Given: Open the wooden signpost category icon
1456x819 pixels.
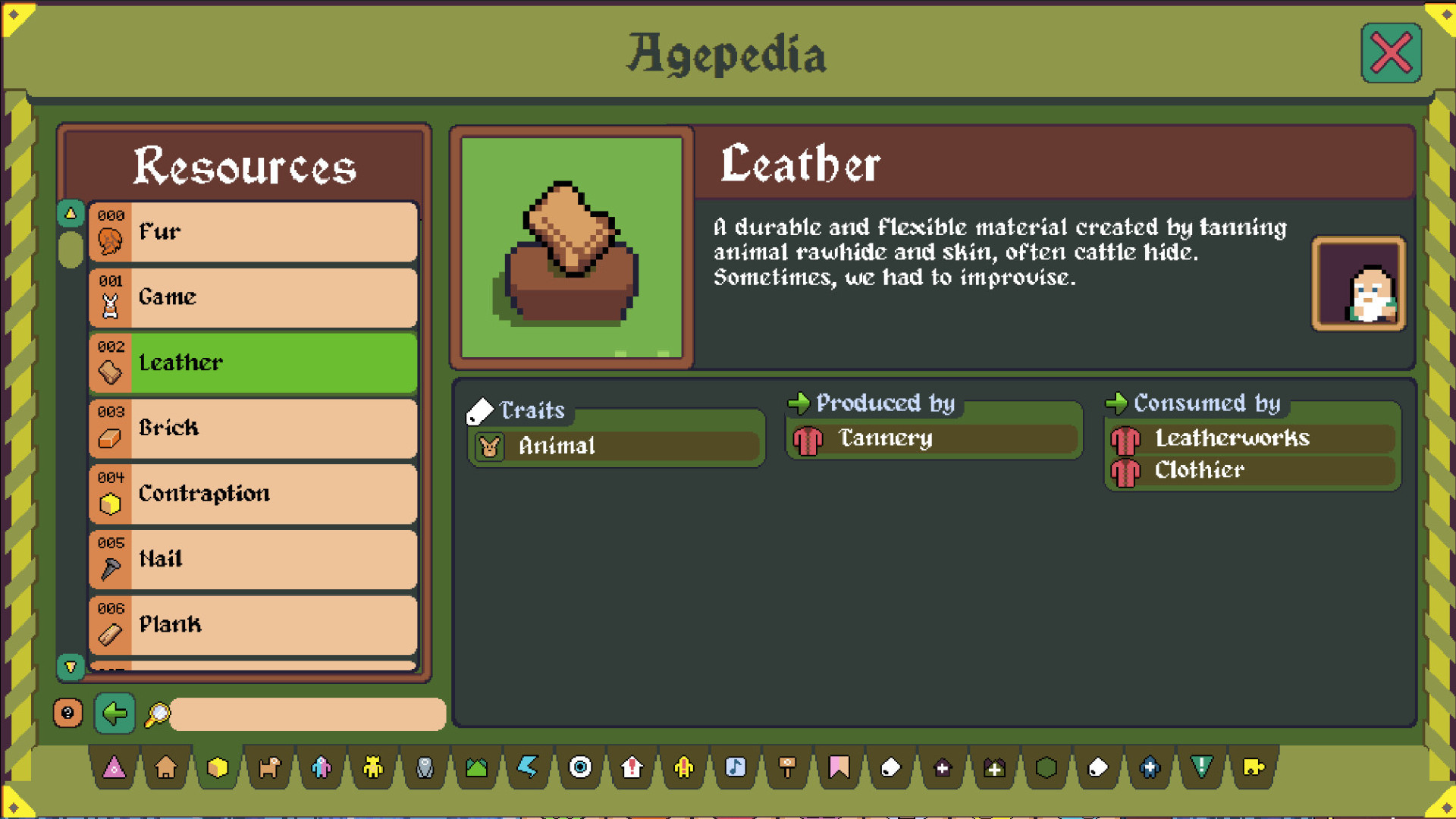Looking at the screenshot, I should coord(787,768).
